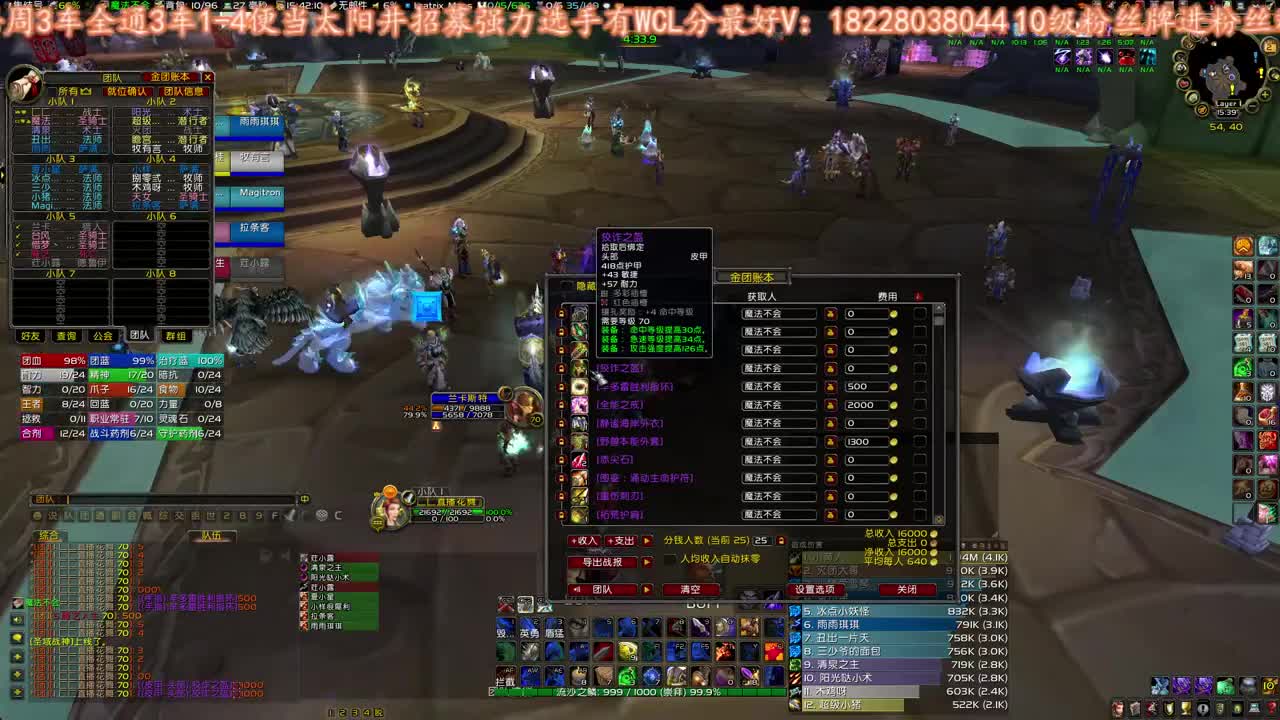Toggle the padlock on the 静谧海岸外衣 row
The height and width of the screenshot is (720, 1280).
coord(560,423)
